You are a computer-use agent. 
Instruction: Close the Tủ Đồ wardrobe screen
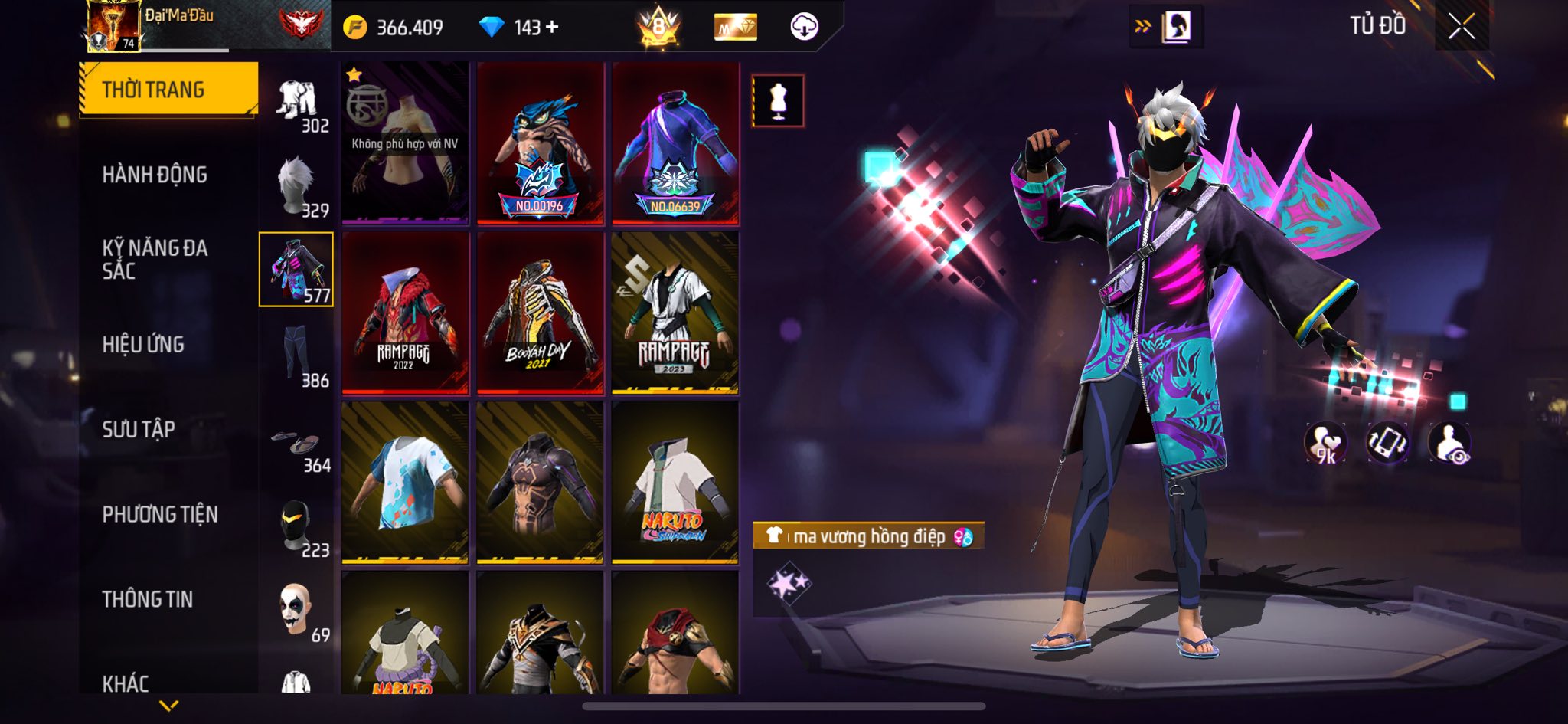[x=1461, y=28]
